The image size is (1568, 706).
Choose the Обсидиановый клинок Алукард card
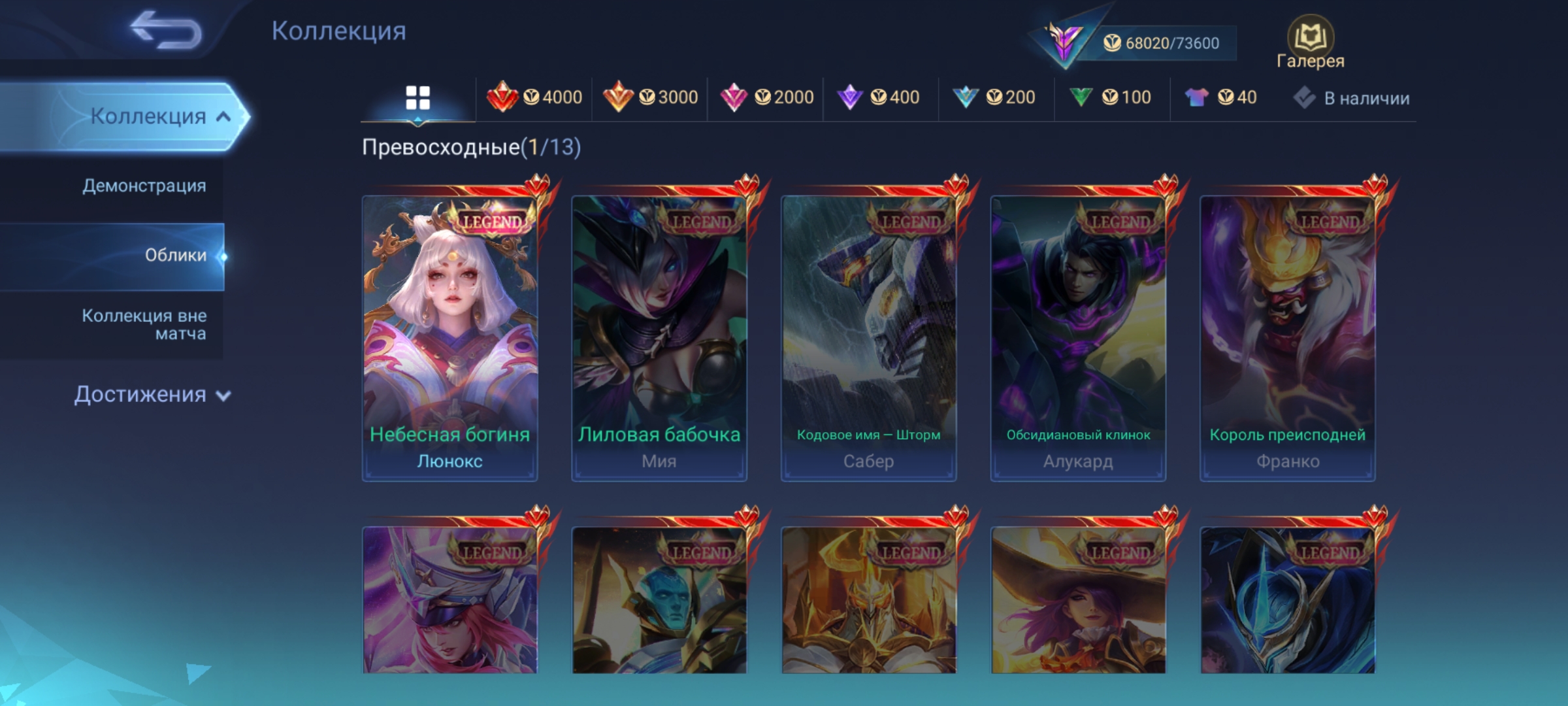[1078, 338]
